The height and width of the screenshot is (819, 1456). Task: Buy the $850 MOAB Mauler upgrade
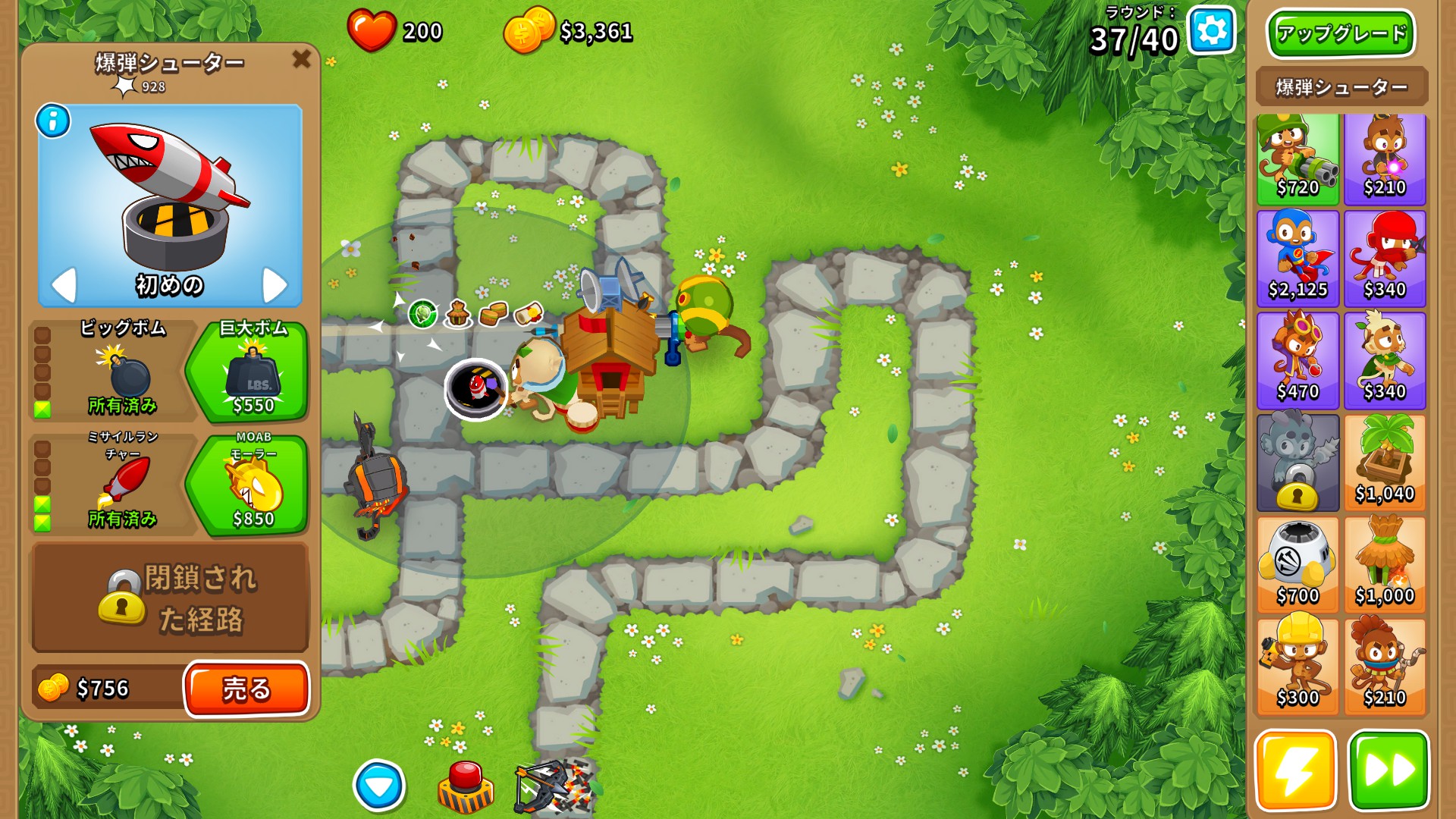pyautogui.click(x=252, y=485)
